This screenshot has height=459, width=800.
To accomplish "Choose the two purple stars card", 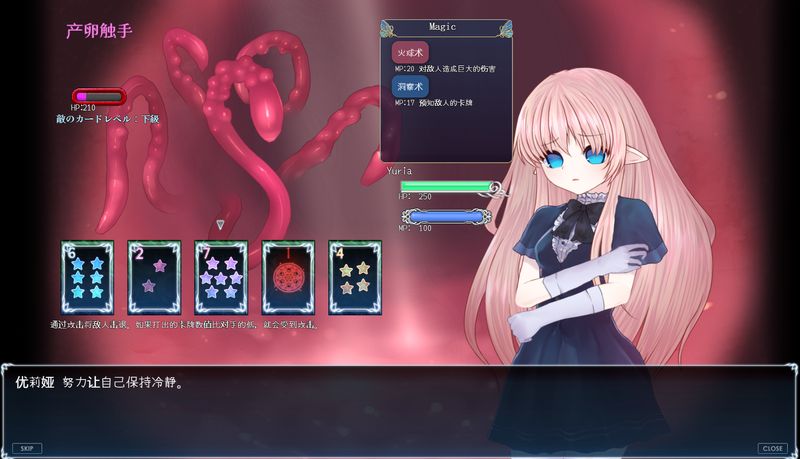I will (x=154, y=278).
